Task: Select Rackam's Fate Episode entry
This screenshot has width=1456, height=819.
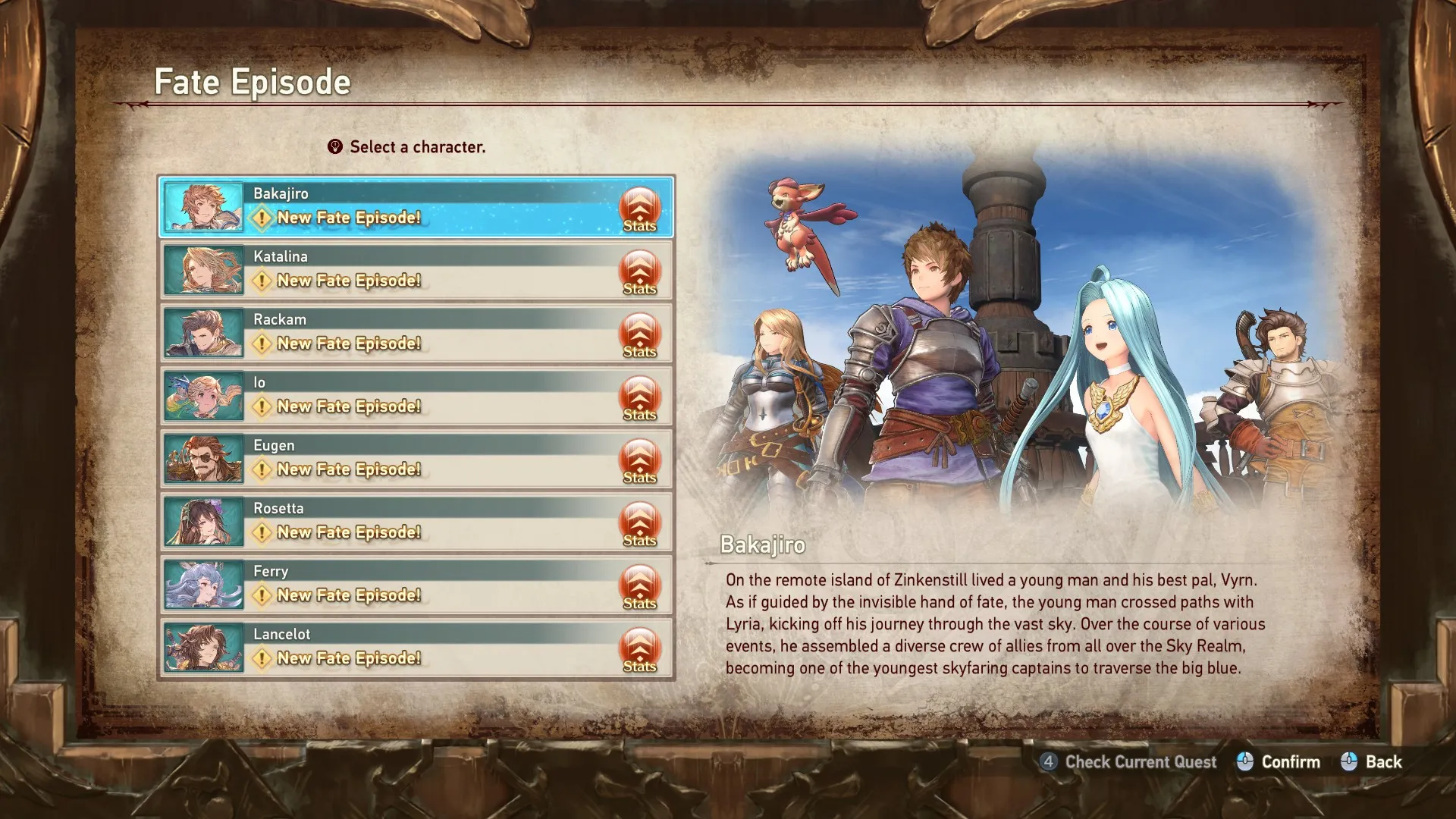Action: [394, 332]
